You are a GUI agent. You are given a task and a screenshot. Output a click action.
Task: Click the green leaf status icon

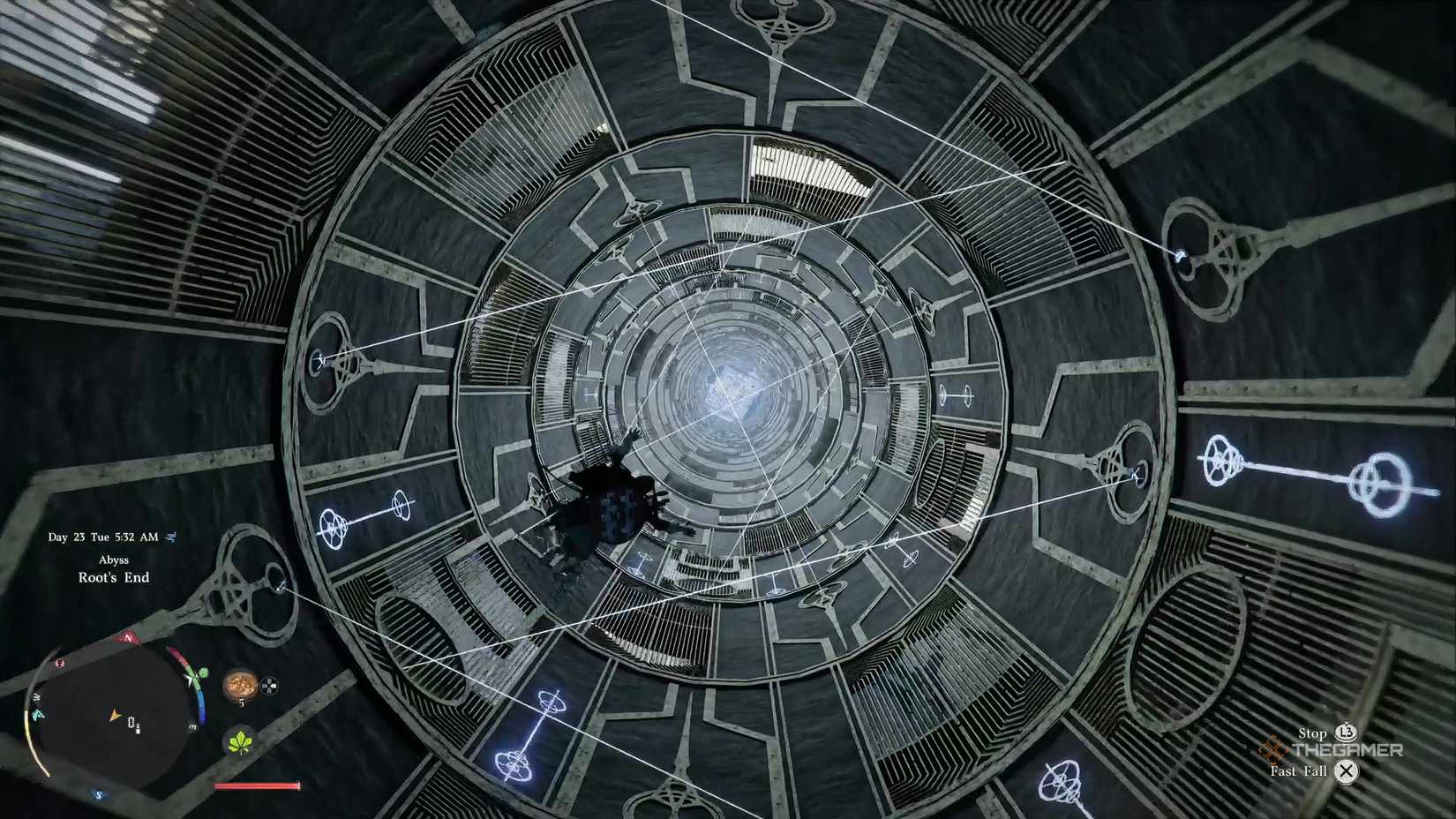[x=239, y=742]
